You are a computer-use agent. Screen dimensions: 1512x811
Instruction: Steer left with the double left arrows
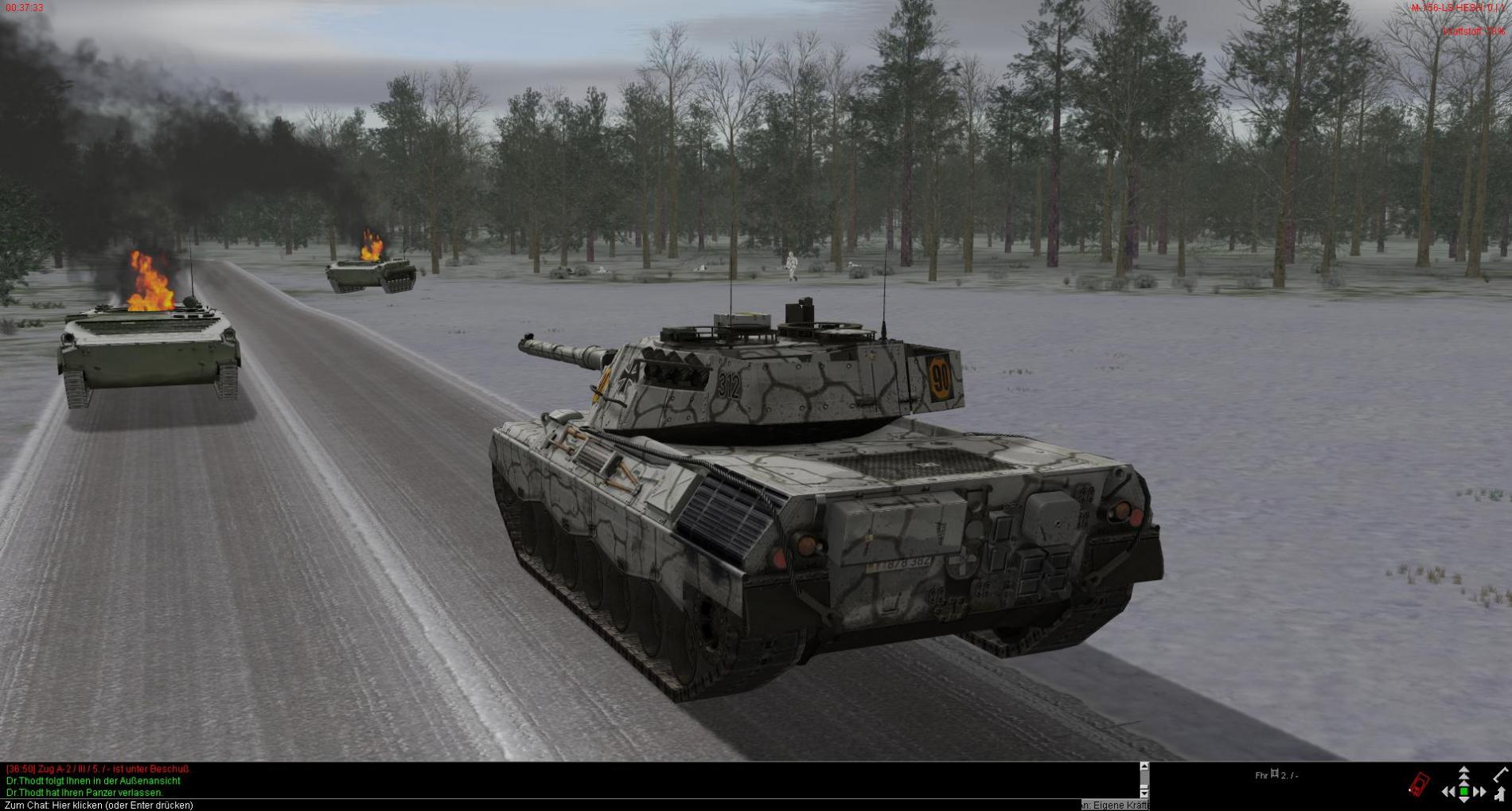point(1448,792)
